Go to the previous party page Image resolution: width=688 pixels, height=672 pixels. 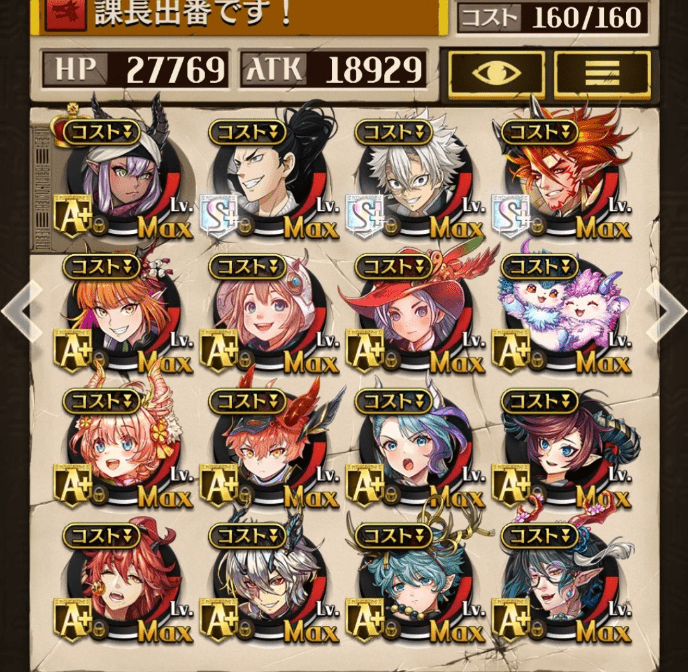coord(20,311)
